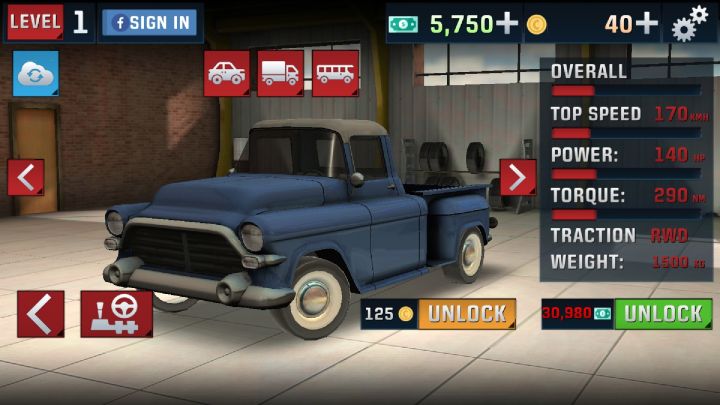Buy more gold coins with plus button
Screen dimensions: 720x405
click(x=647, y=23)
